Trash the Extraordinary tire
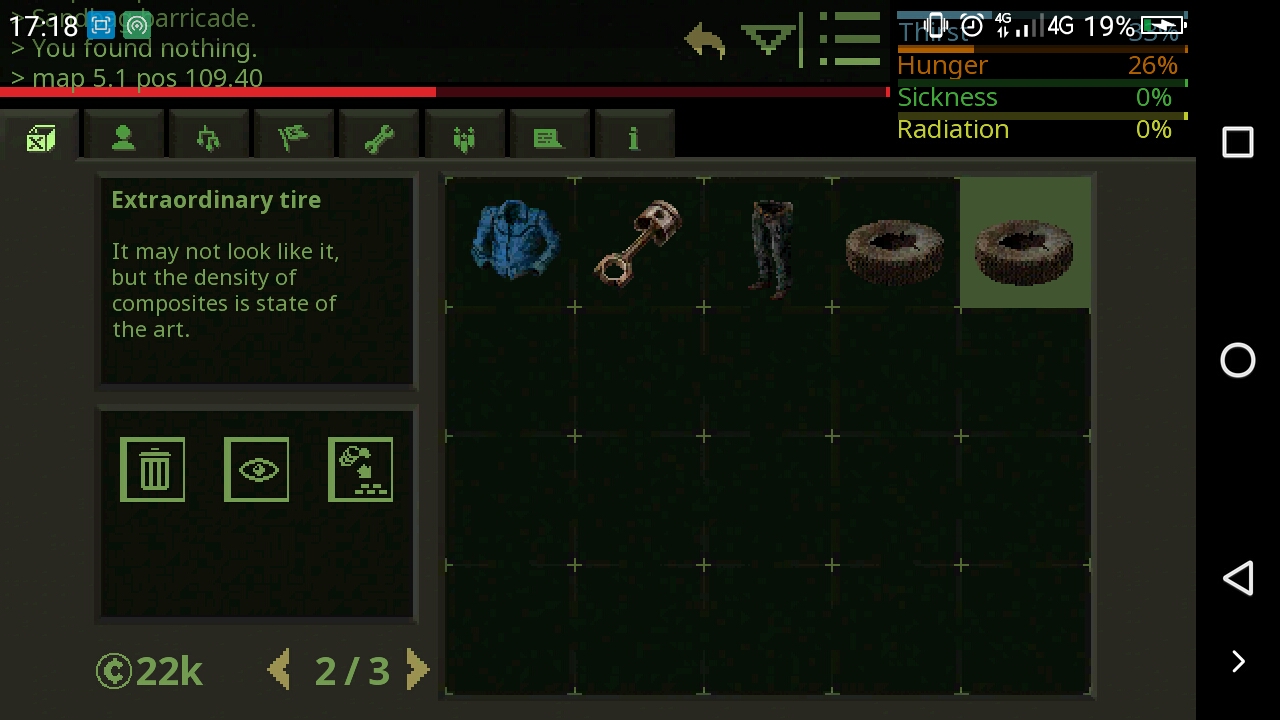1280x720 pixels. click(152, 468)
